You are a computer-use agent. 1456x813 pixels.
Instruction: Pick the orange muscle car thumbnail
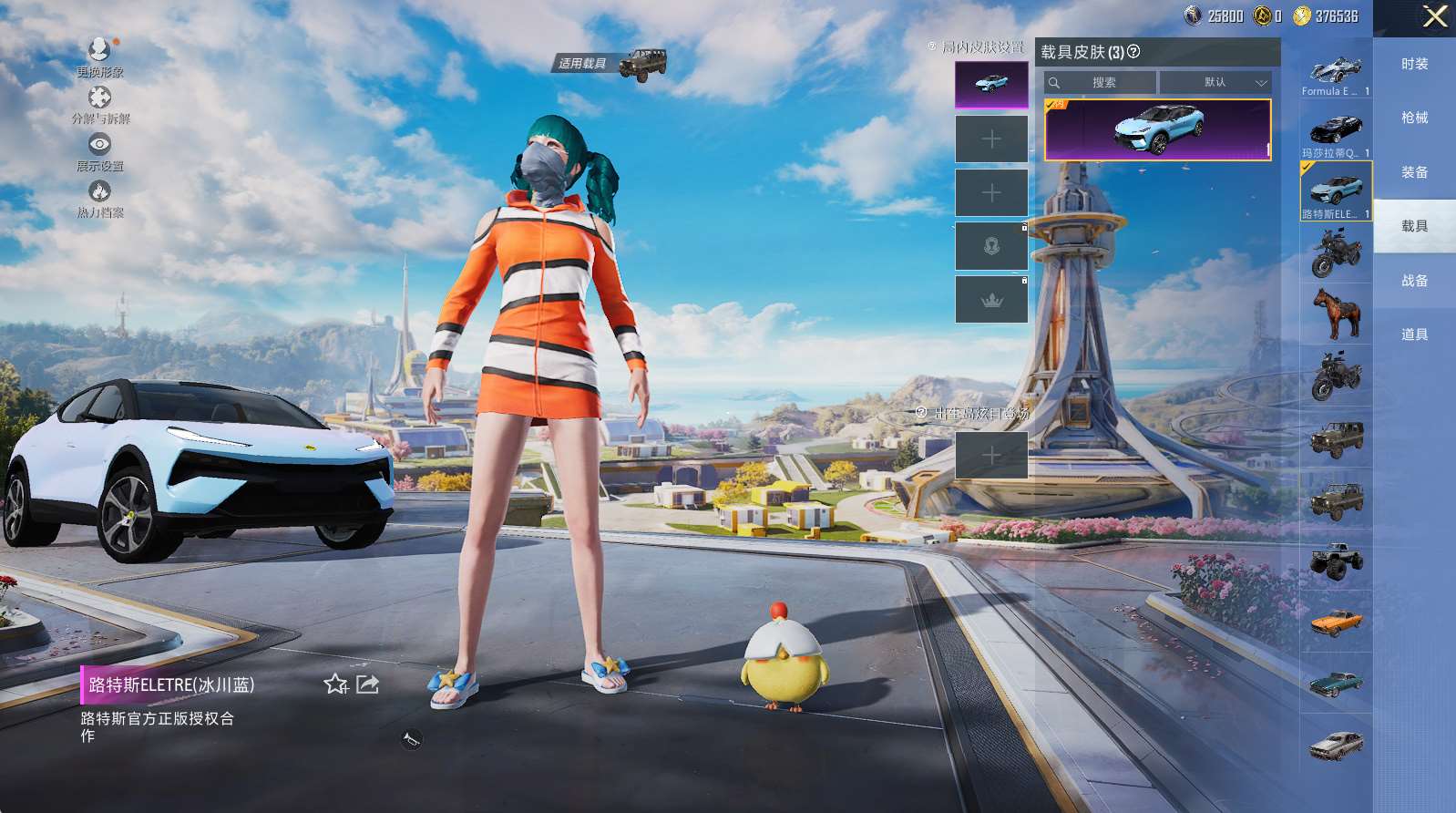1336,623
